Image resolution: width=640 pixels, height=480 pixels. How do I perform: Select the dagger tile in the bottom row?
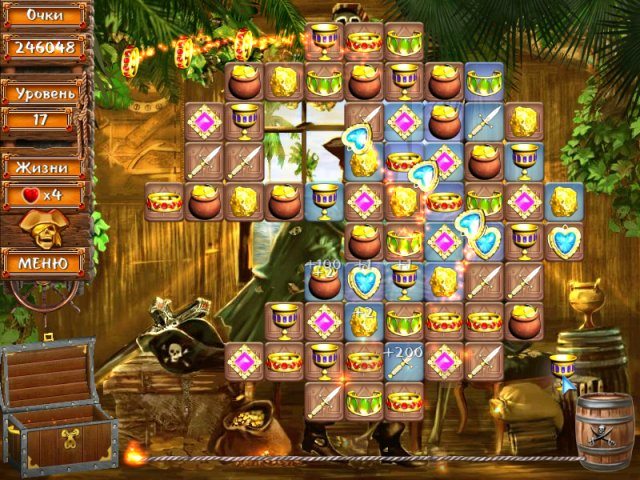(324, 401)
